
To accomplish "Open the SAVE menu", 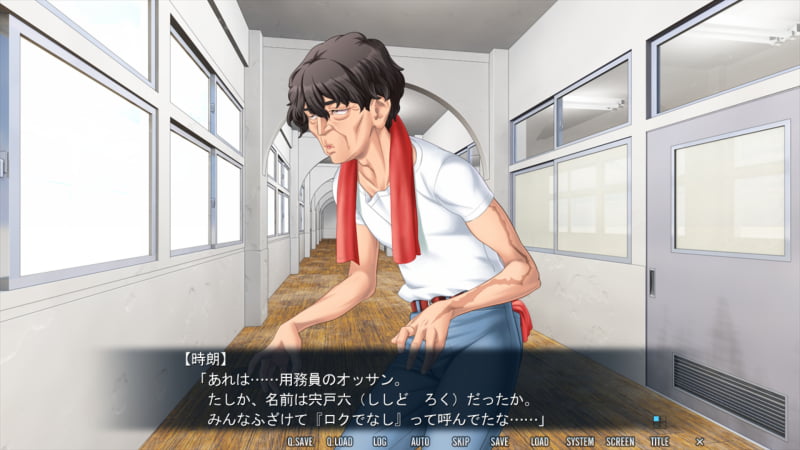I will pos(499,441).
